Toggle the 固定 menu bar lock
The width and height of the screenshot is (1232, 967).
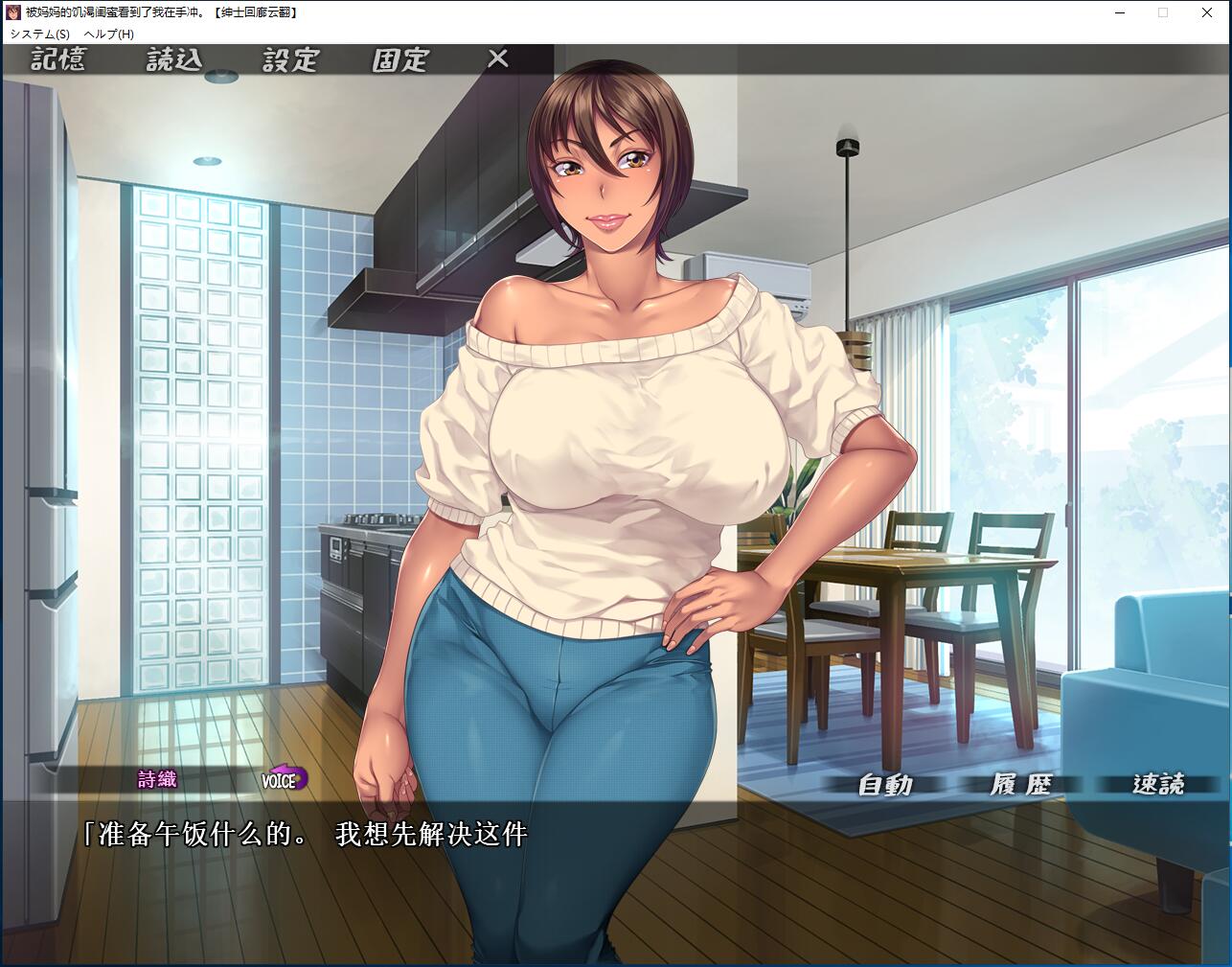[400, 59]
